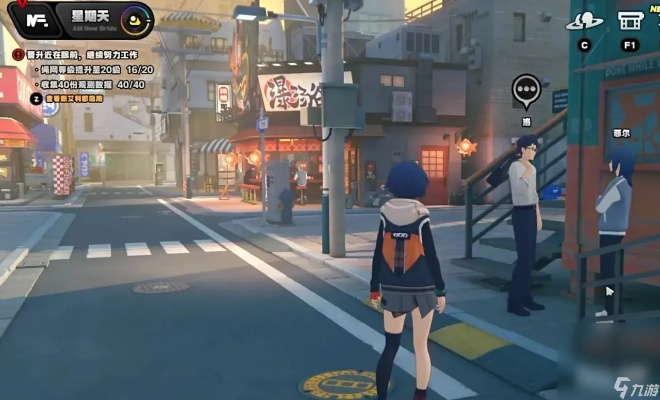Open the planet-shaped icon in the top bar
Screen dimensions: 660x400
pyautogui.click(x=584, y=21)
